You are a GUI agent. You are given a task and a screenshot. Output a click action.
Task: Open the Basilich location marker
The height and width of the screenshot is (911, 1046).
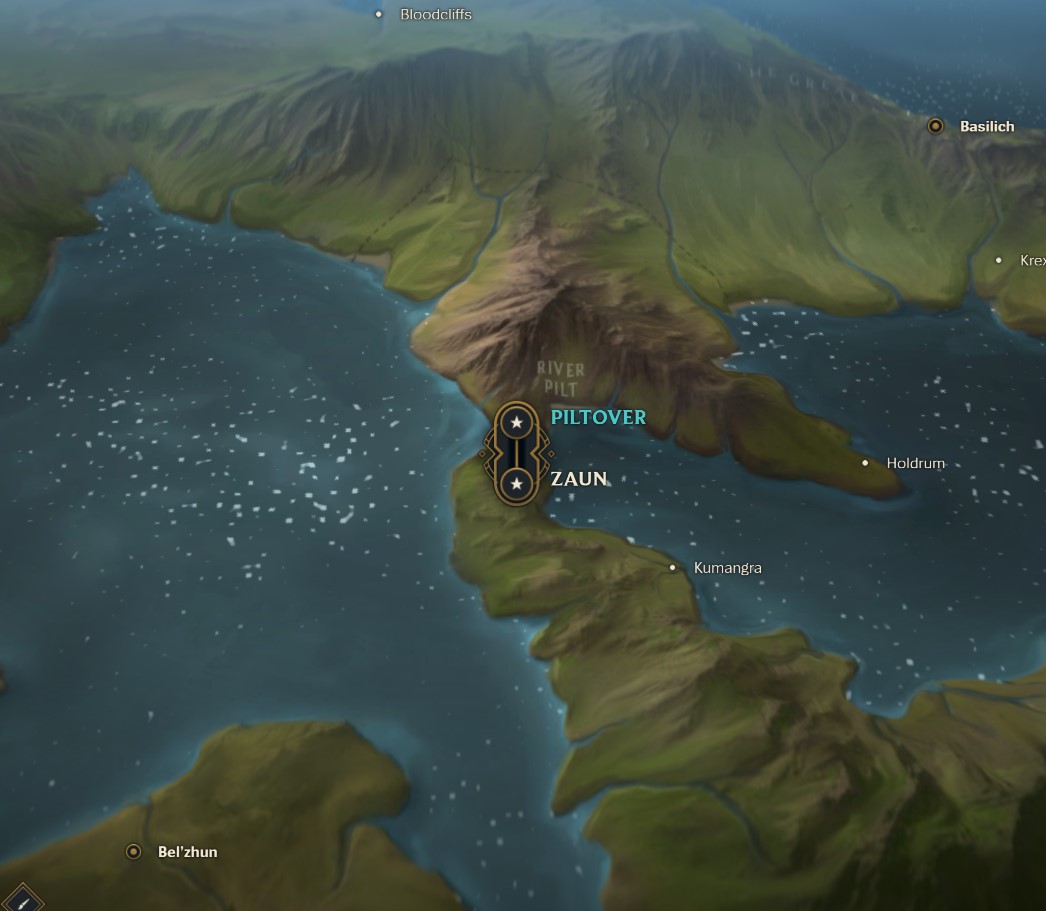click(936, 126)
